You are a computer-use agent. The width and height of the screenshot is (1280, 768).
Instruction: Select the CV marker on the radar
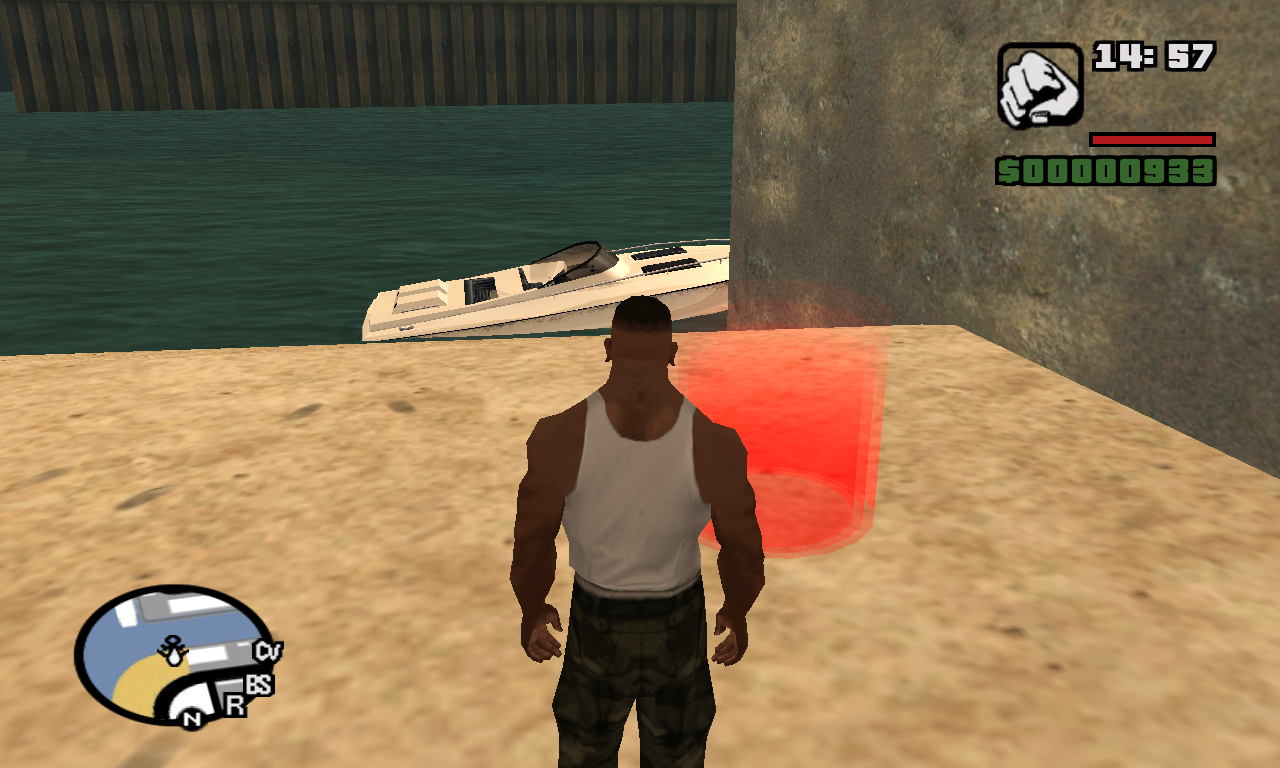pos(267,652)
